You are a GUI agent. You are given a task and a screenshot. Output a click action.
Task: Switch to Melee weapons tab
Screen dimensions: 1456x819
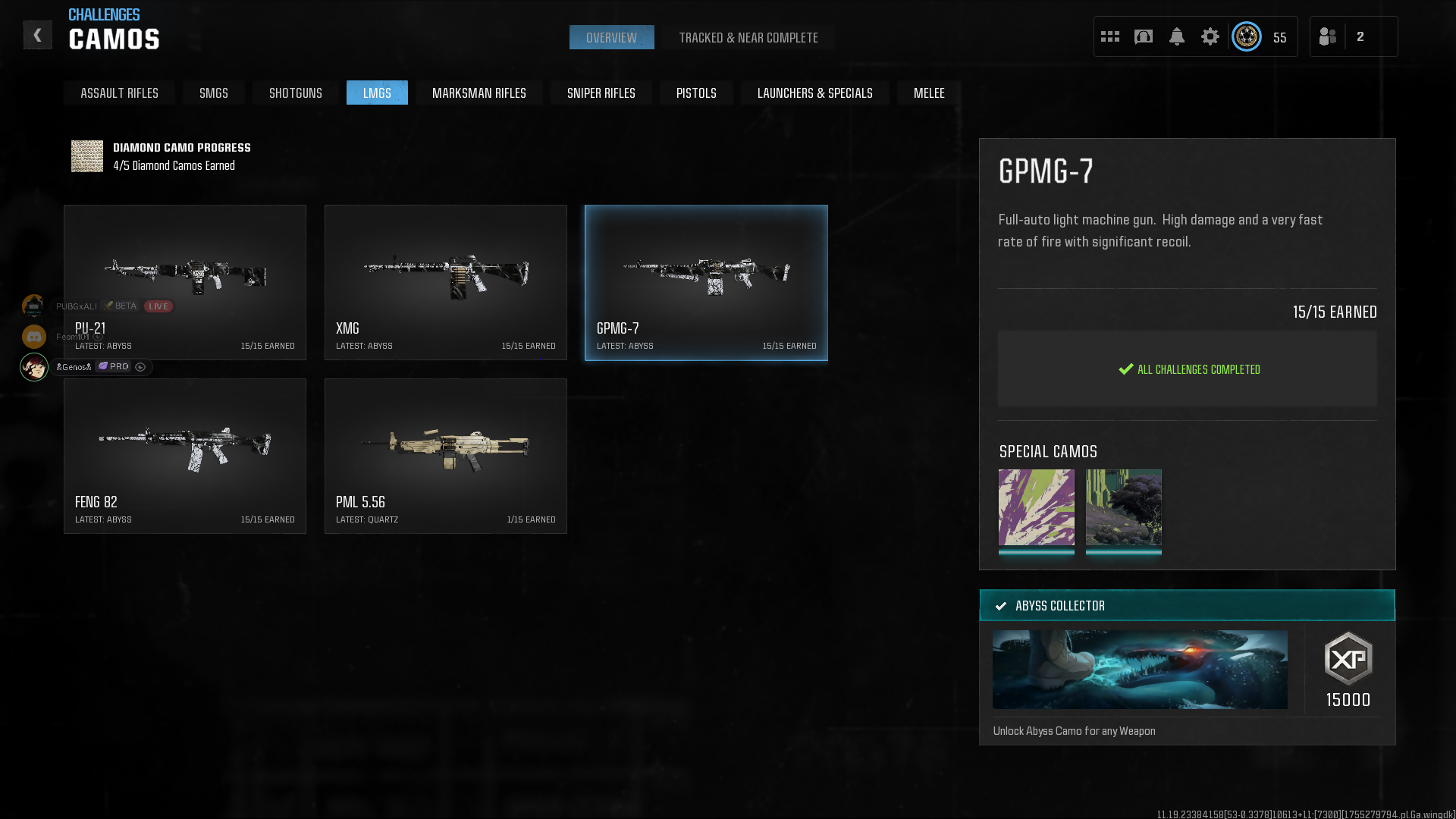928,93
